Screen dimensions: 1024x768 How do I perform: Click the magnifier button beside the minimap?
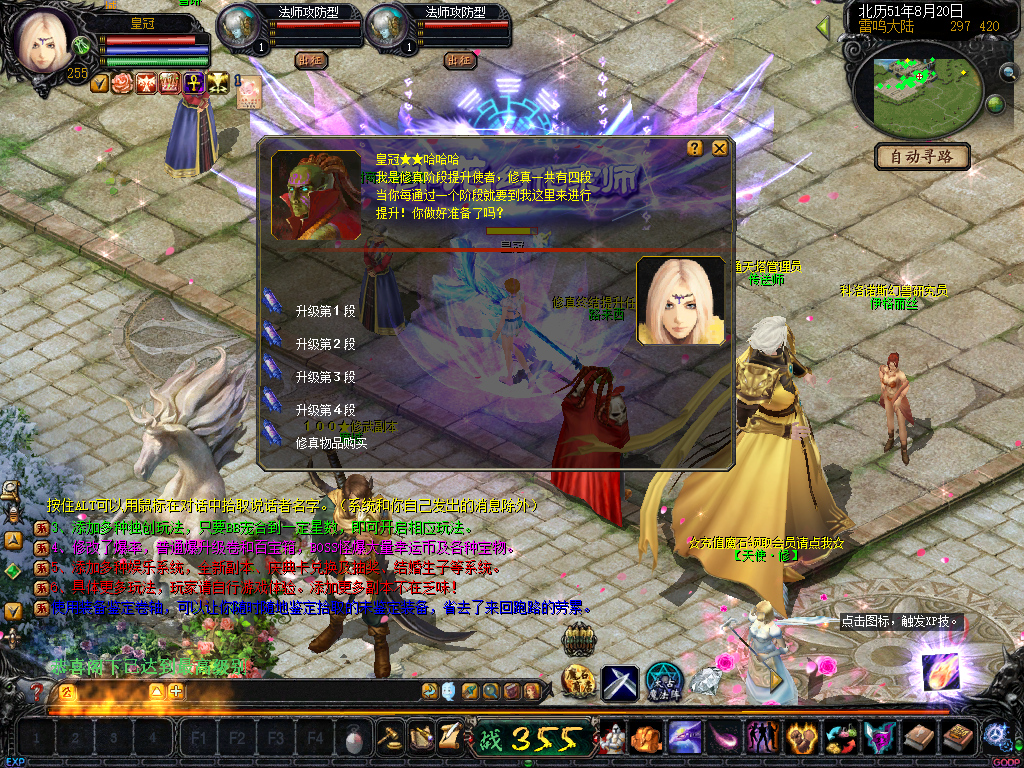point(1008,71)
